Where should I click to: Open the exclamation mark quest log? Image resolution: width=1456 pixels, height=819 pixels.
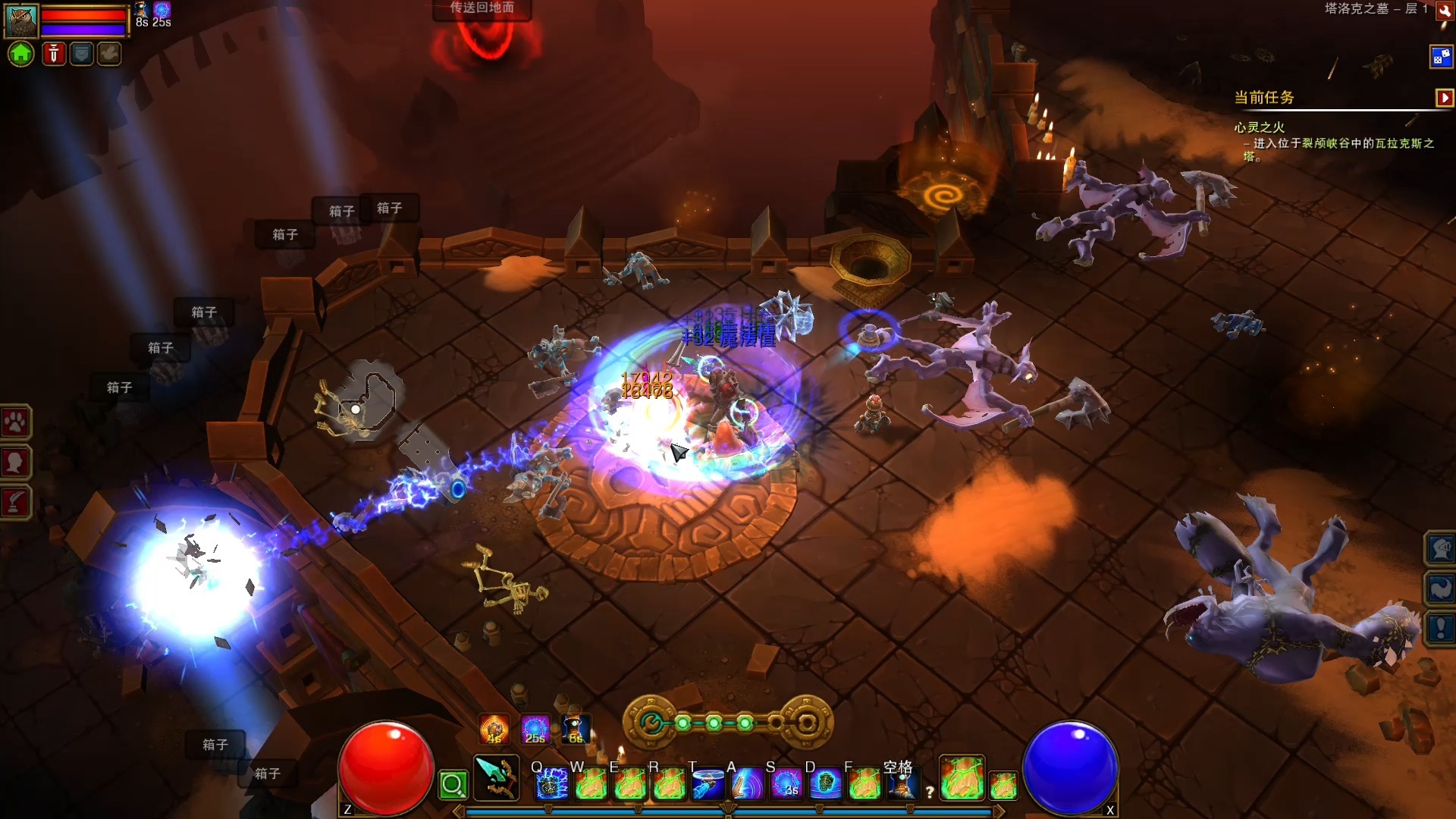click(1440, 628)
